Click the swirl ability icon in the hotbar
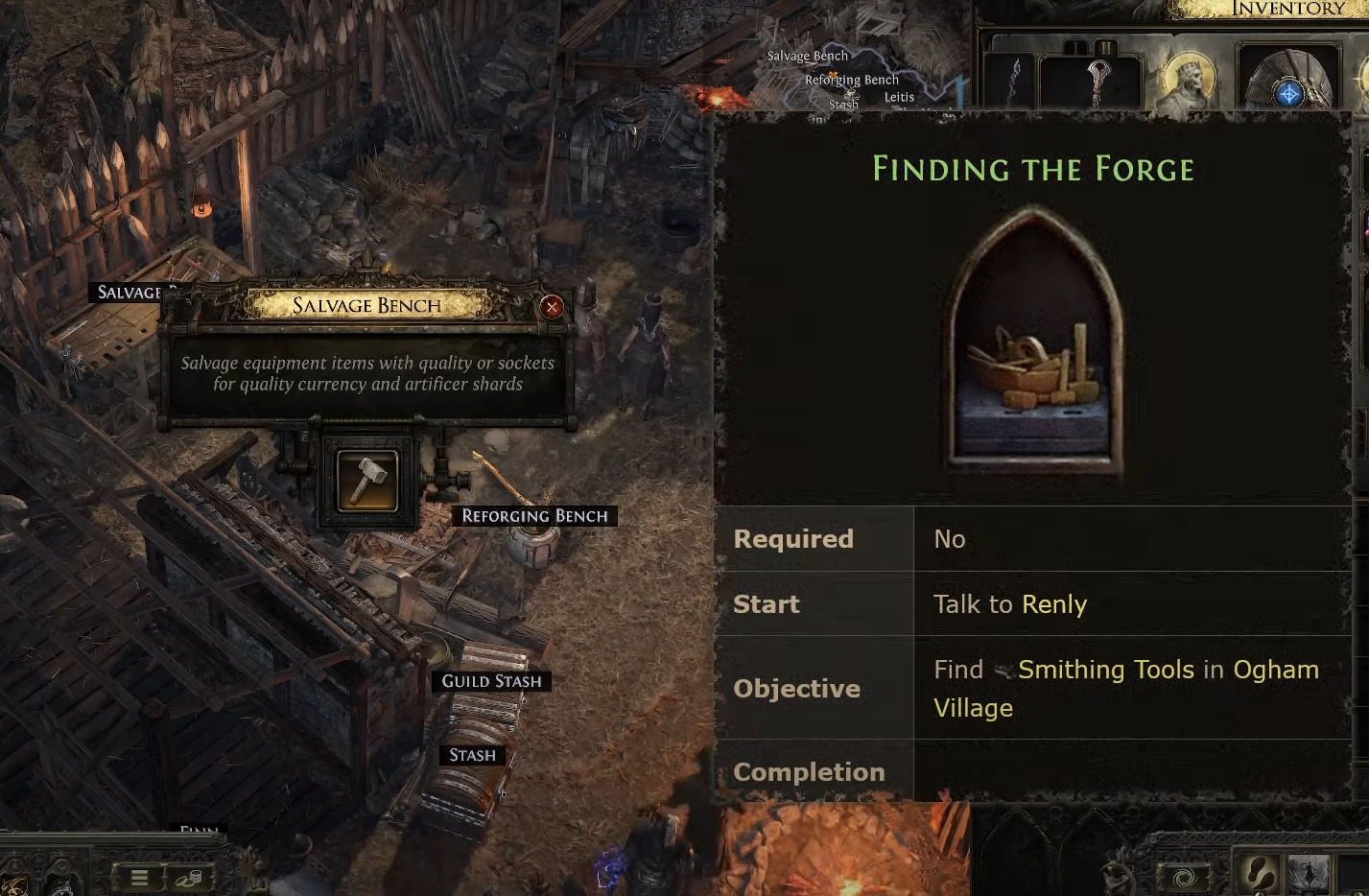 click(x=1184, y=876)
